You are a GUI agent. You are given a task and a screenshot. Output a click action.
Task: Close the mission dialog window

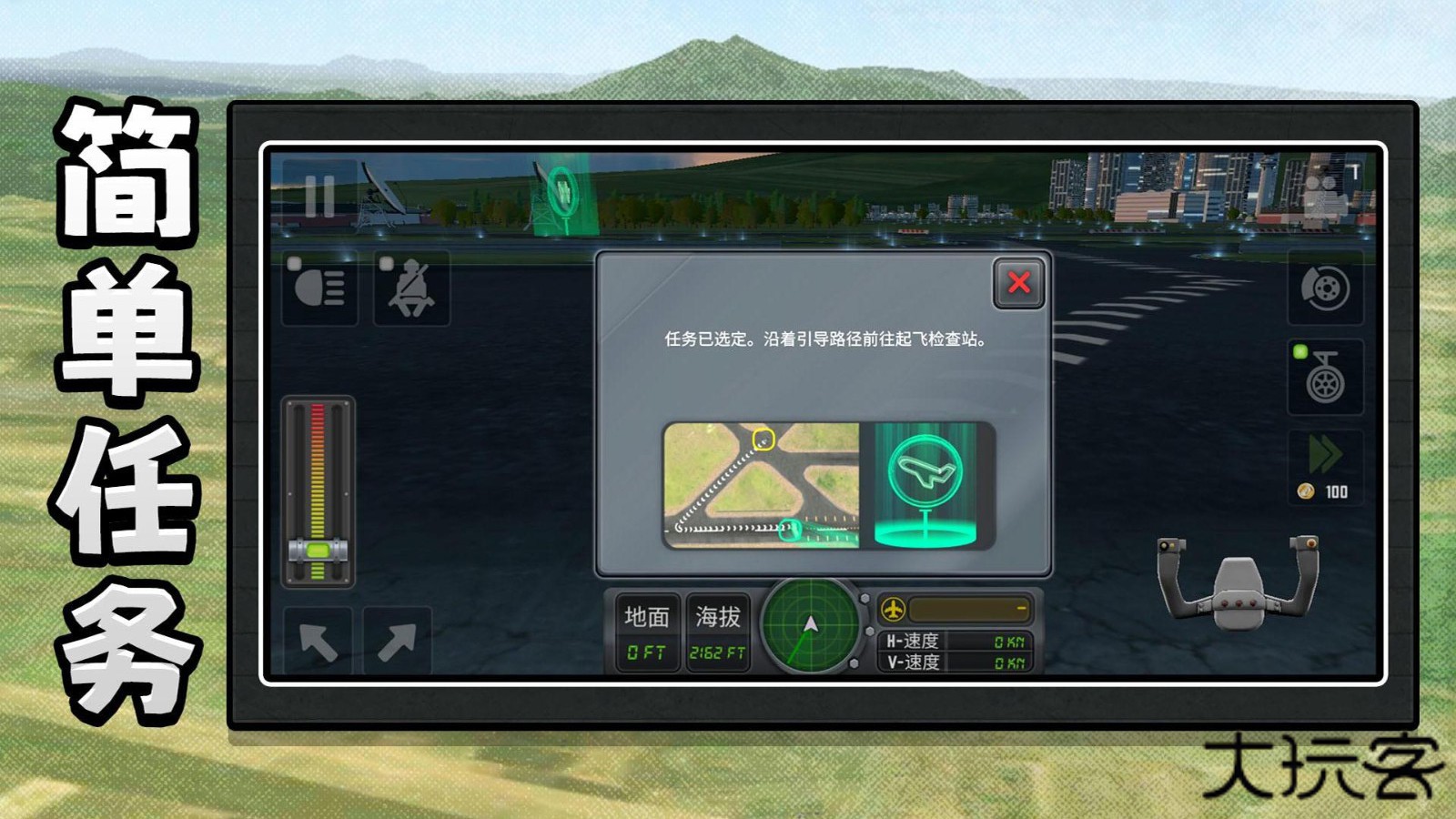point(1019,283)
